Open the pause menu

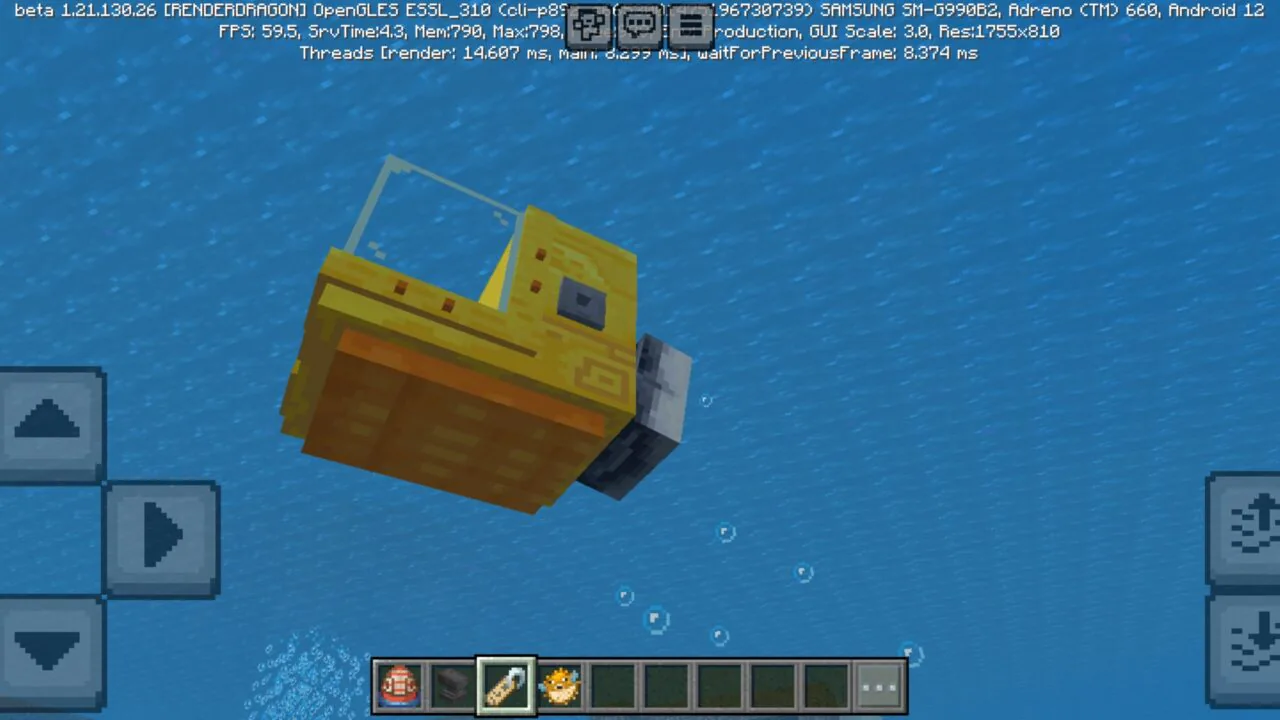(691, 25)
